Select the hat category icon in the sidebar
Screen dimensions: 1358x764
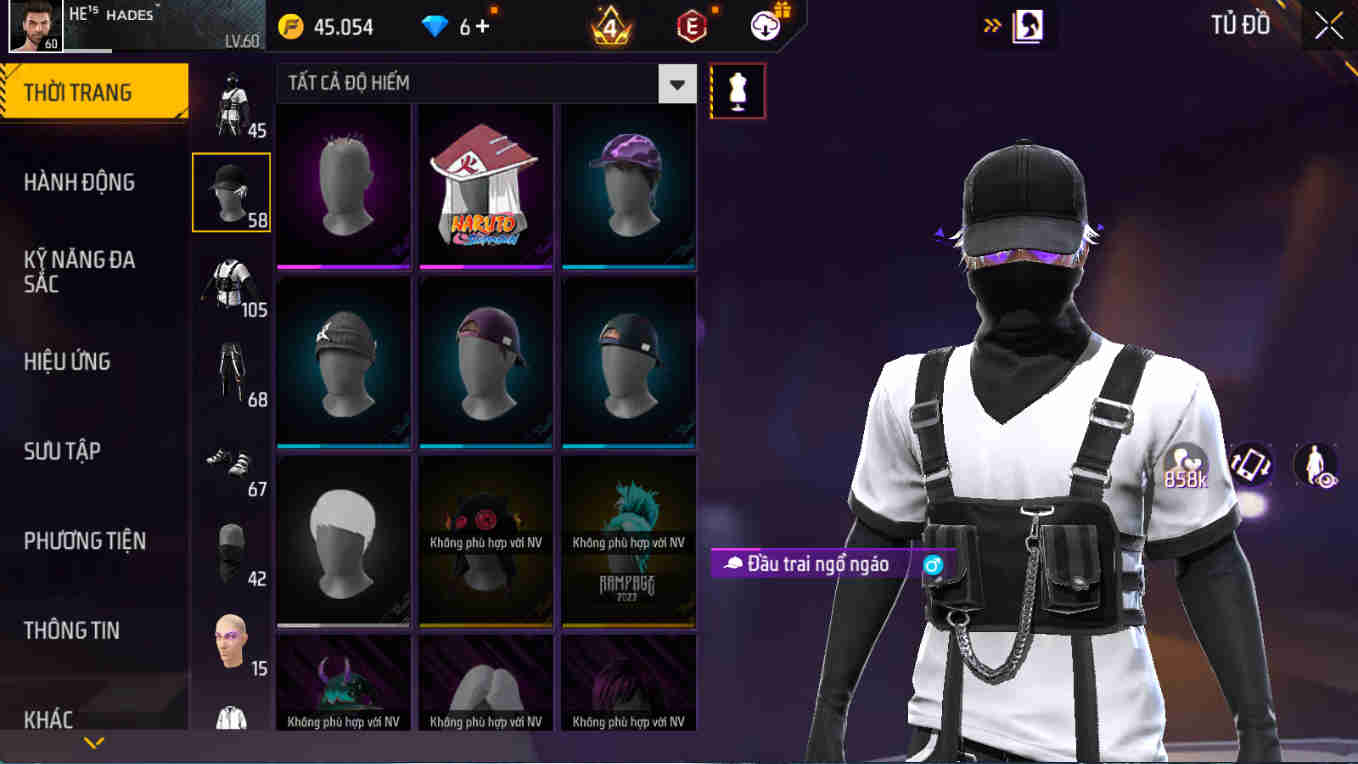coord(231,190)
